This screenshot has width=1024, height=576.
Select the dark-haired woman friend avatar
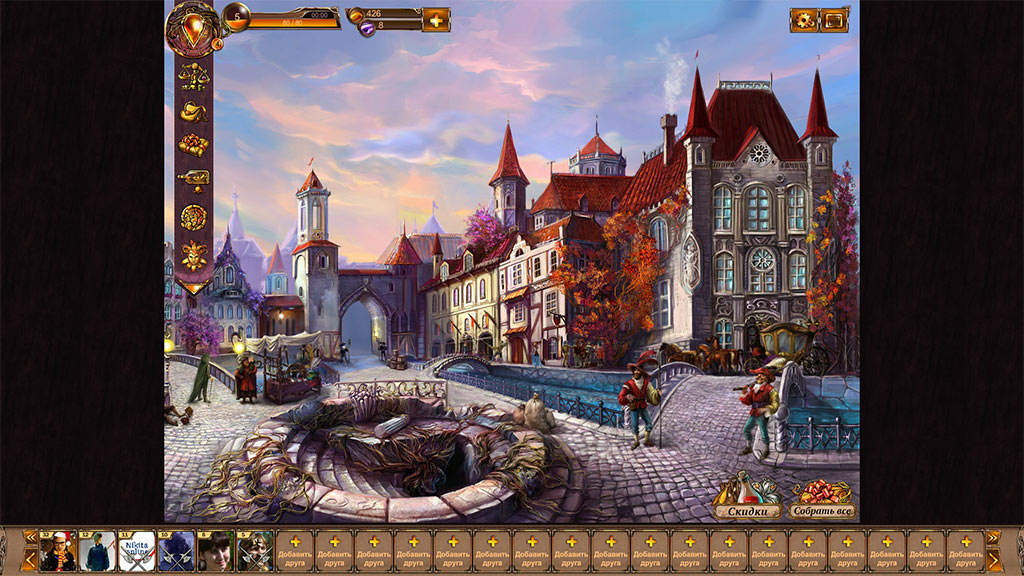click(215, 551)
